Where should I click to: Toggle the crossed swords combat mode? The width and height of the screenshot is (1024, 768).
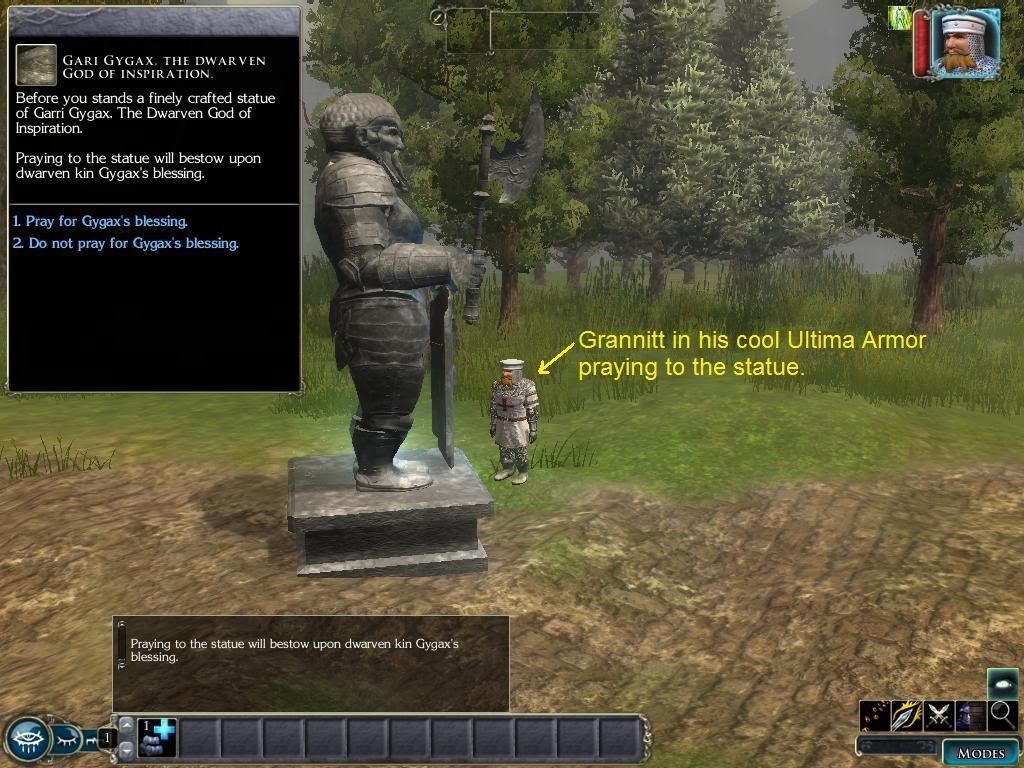click(x=939, y=715)
